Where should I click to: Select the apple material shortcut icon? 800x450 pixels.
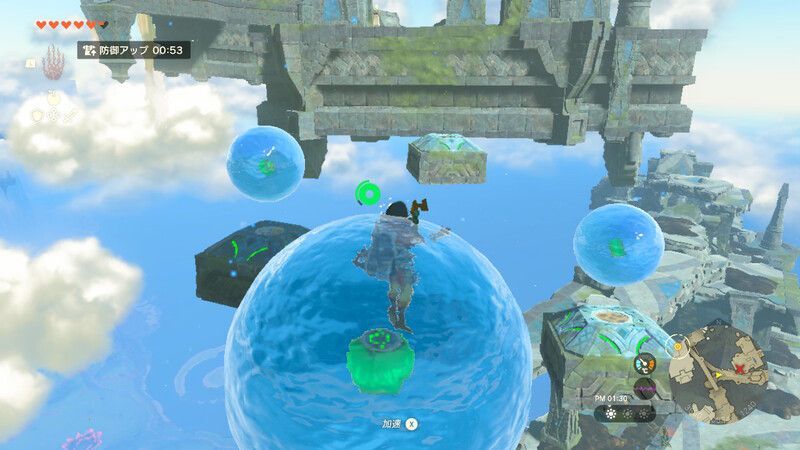pos(52,99)
